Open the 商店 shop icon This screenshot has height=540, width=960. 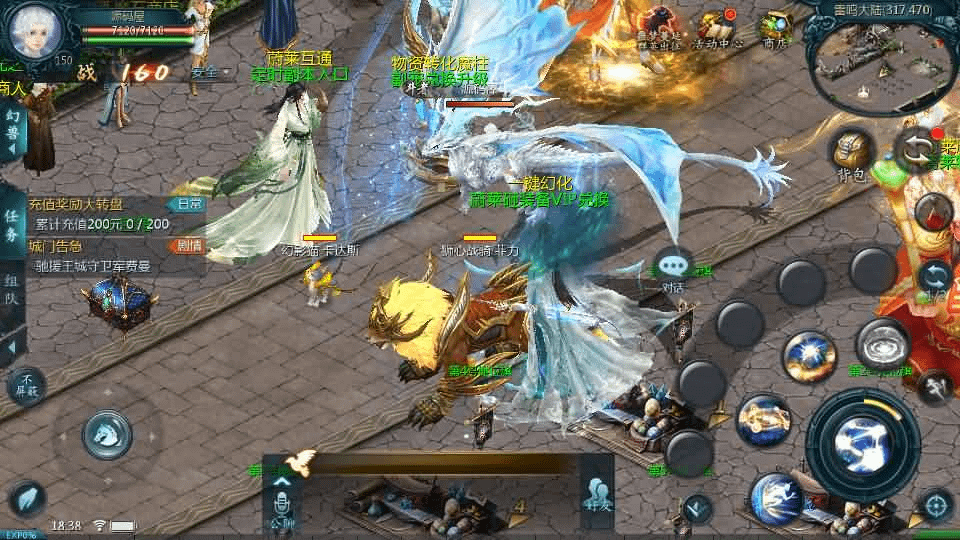click(775, 29)
